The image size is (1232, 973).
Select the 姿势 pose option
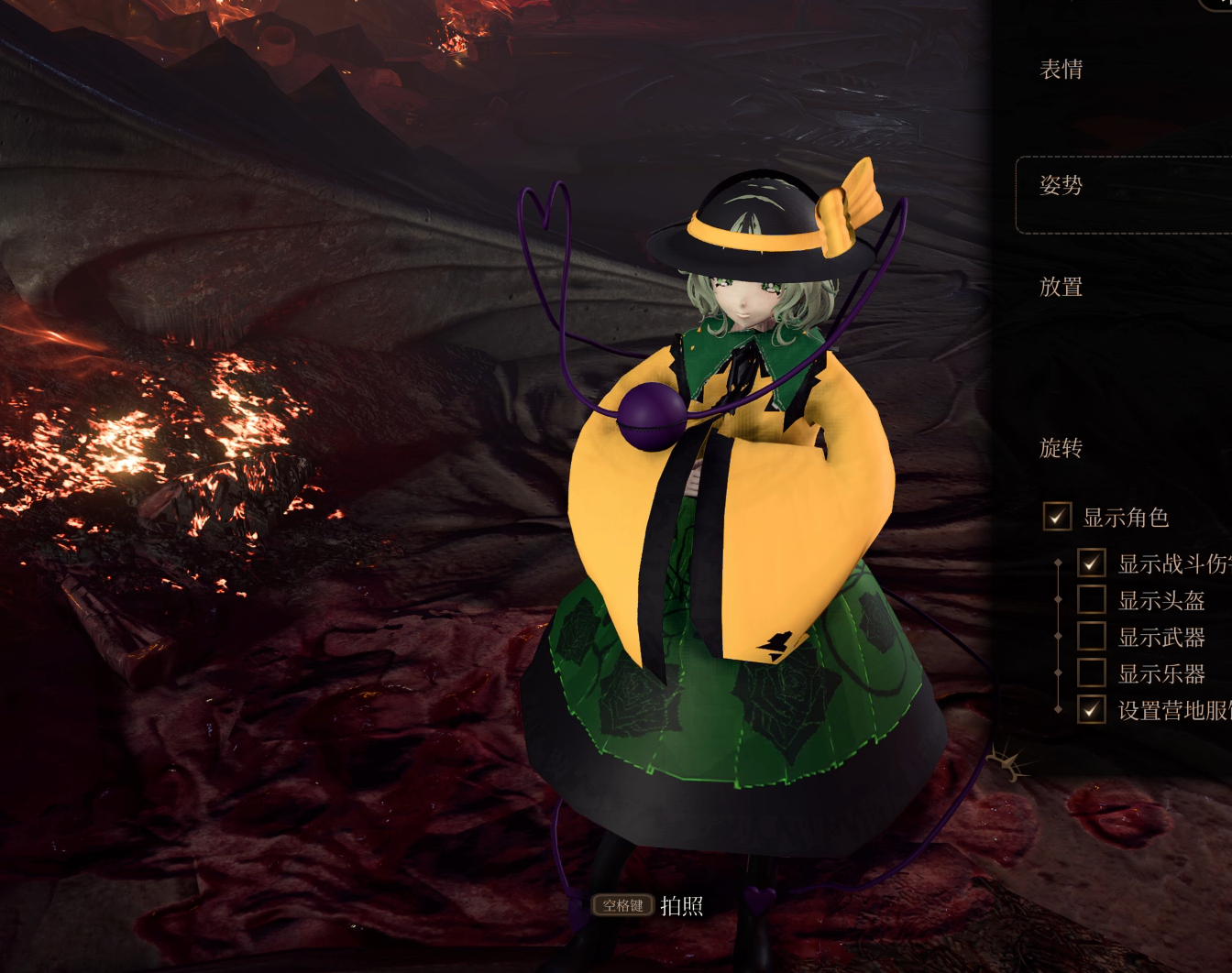pos(1061,186)
